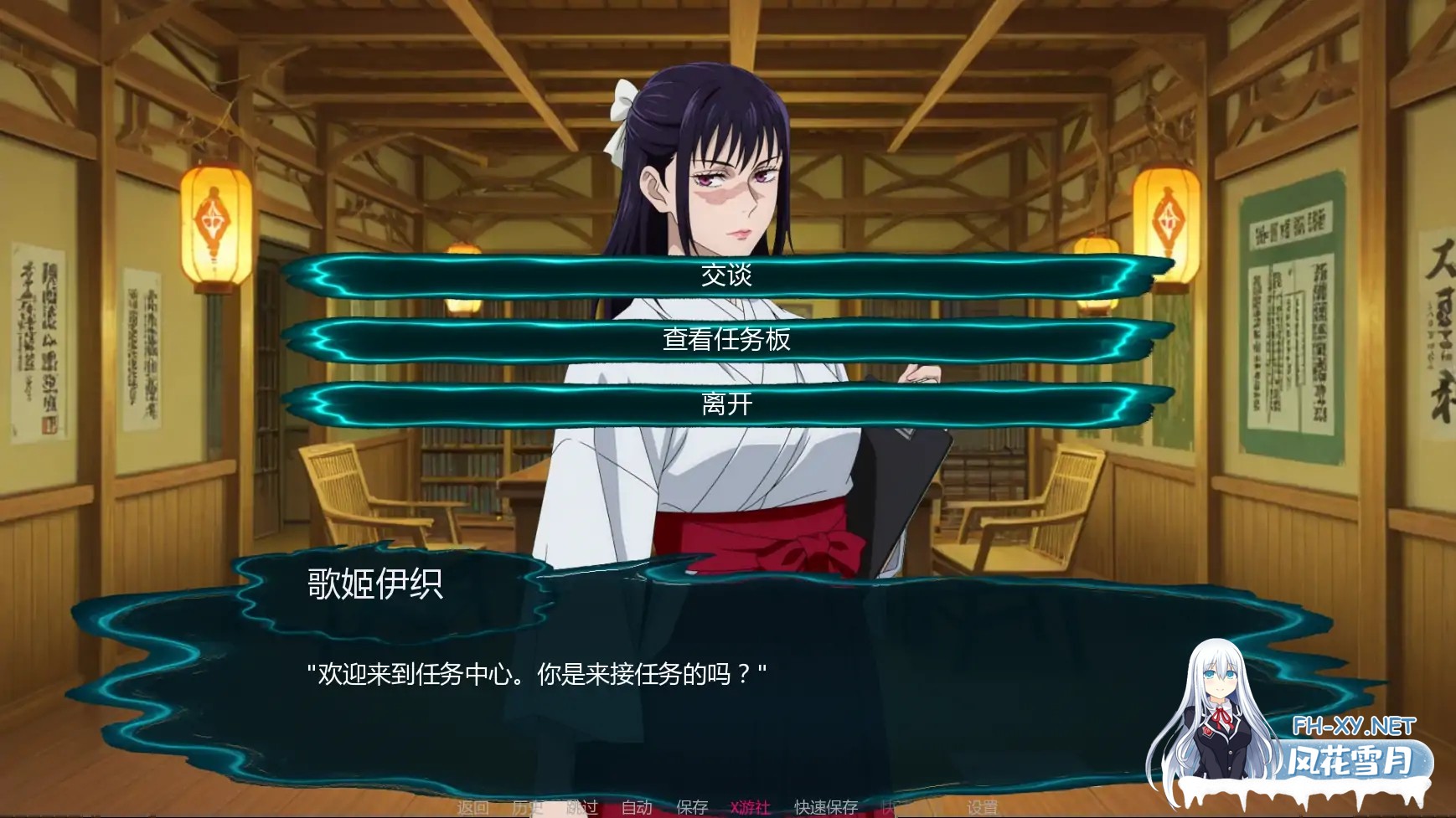Image resolution: width=1456 pixels, height=818 pixels.
Task: Enable 跳过 to skip text
Action: point(584,807)
